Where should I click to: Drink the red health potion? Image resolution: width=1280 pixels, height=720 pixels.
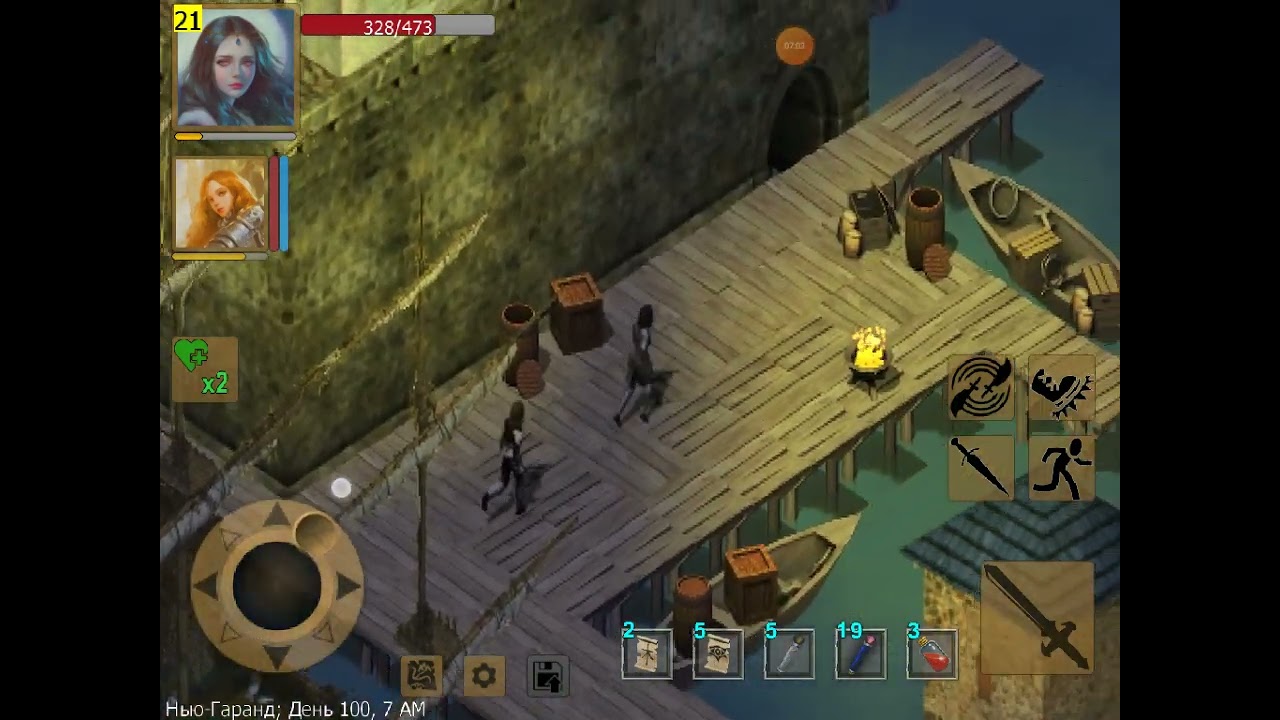[x=932, y=654]
